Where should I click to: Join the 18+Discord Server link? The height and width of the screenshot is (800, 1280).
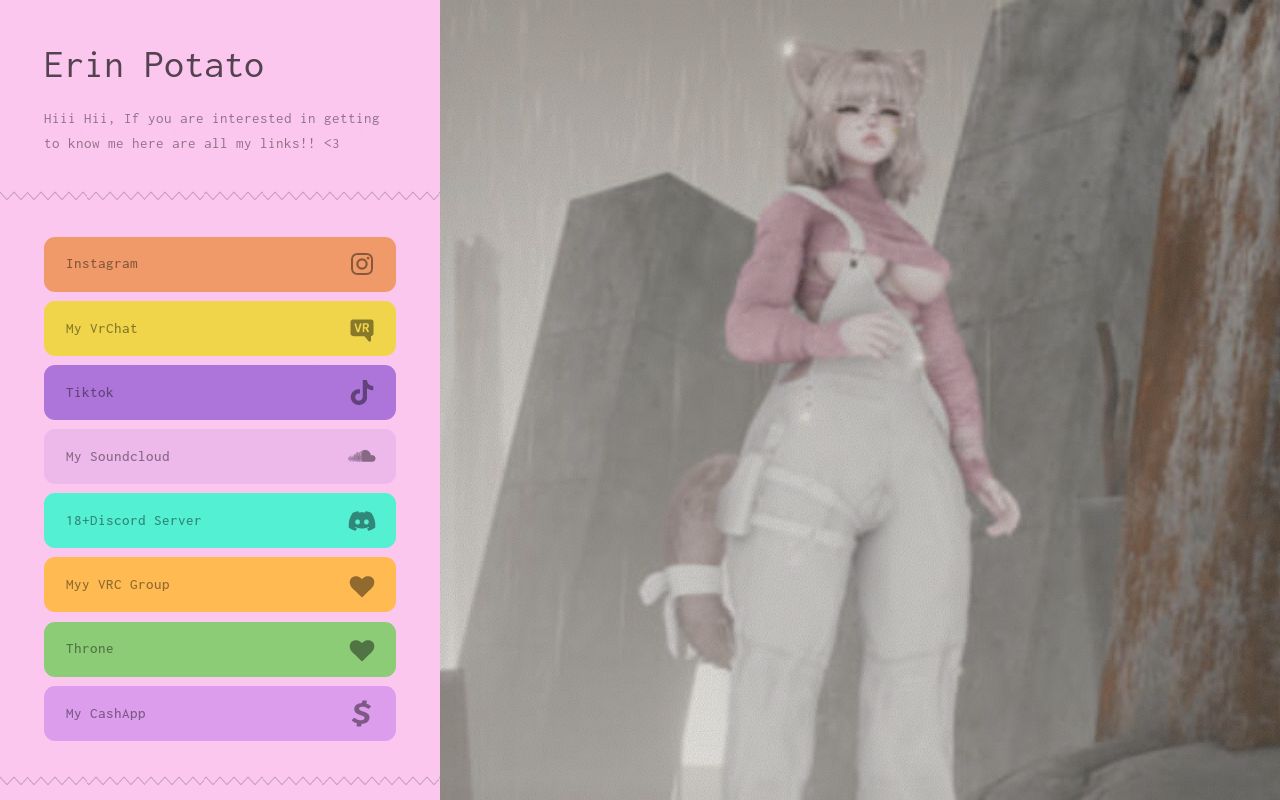pos(180,520)
